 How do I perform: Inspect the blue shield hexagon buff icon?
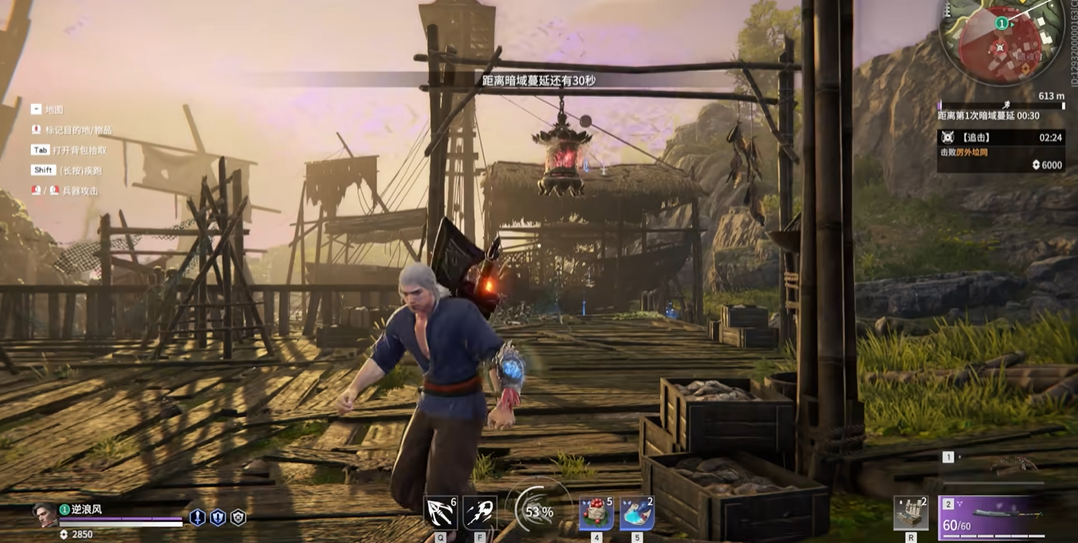[218, 517]
